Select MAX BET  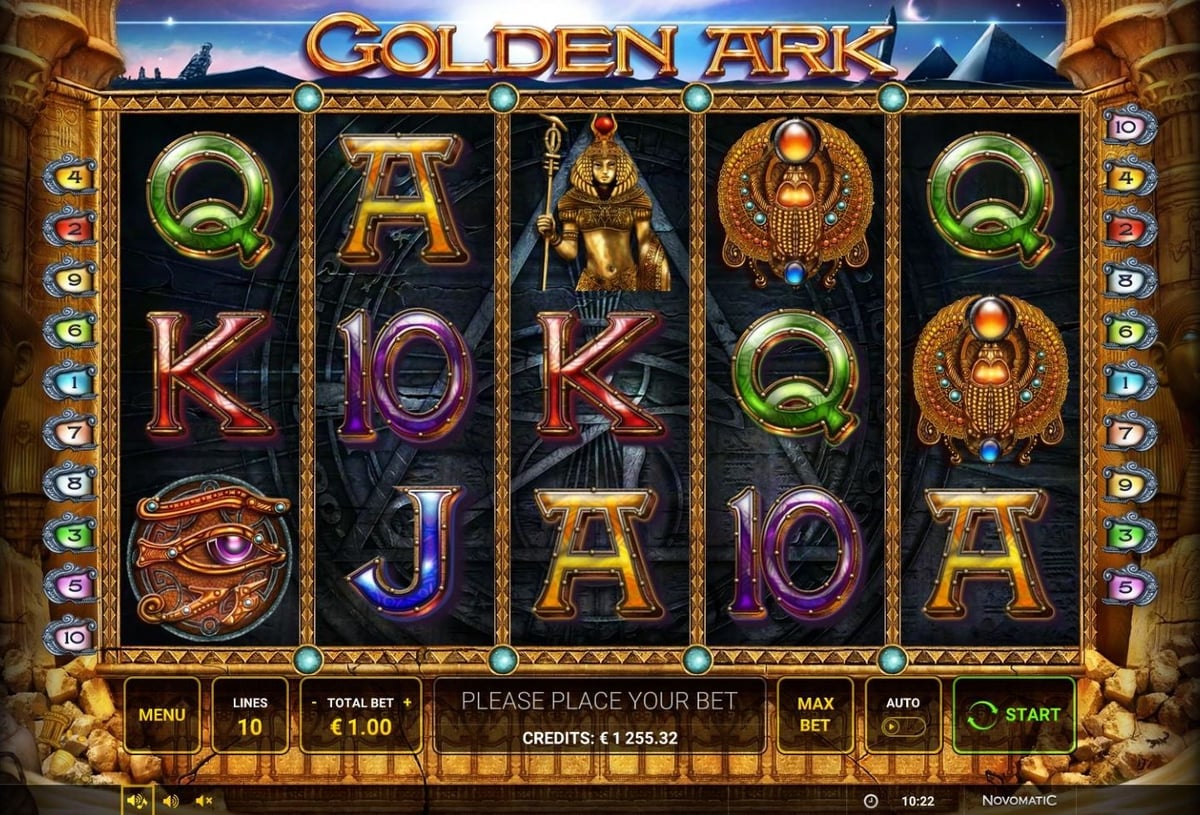815,714
